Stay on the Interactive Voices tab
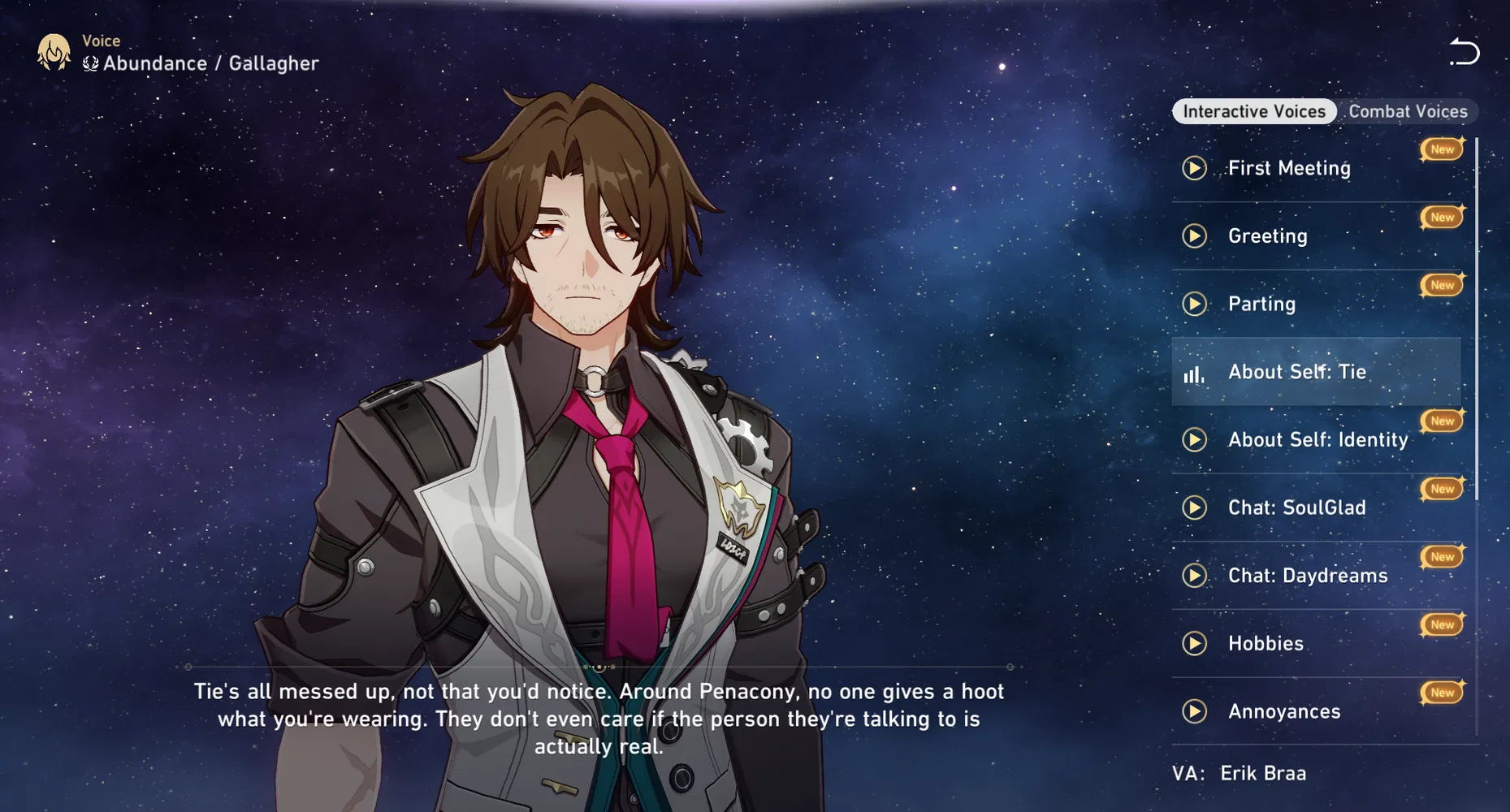 (x=1253, y=111)
